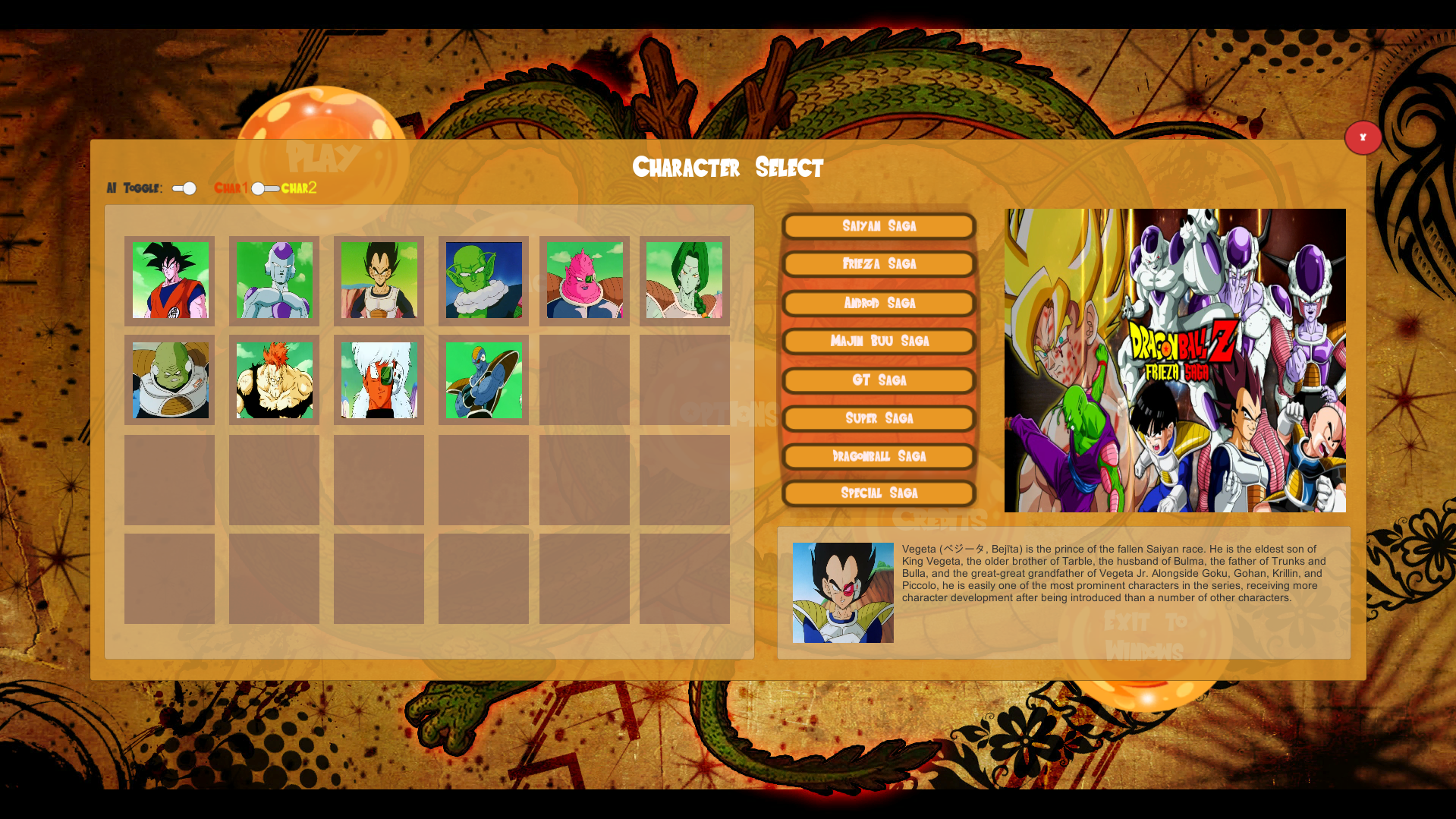This screenshot has height=819, width=1456.
Task: Select Vegeta's character portrait
Action: [x=379, y=282]
